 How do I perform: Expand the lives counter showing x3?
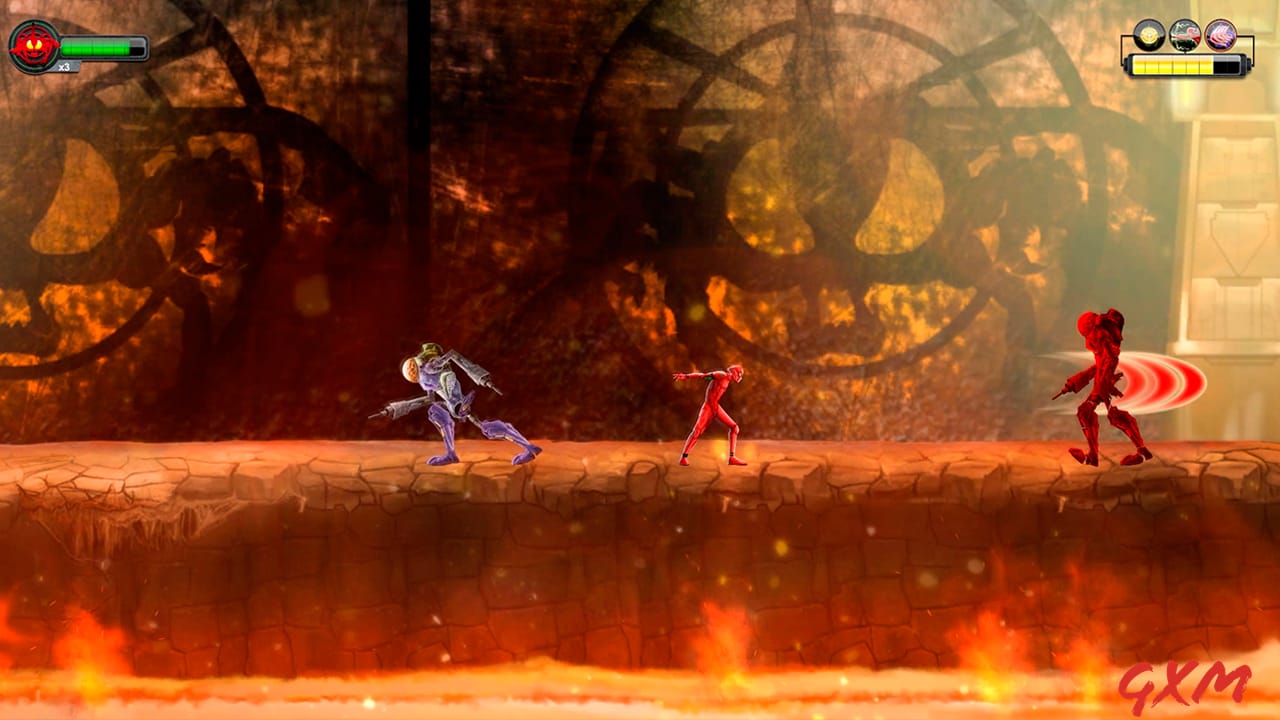click(x=63, y=66)
